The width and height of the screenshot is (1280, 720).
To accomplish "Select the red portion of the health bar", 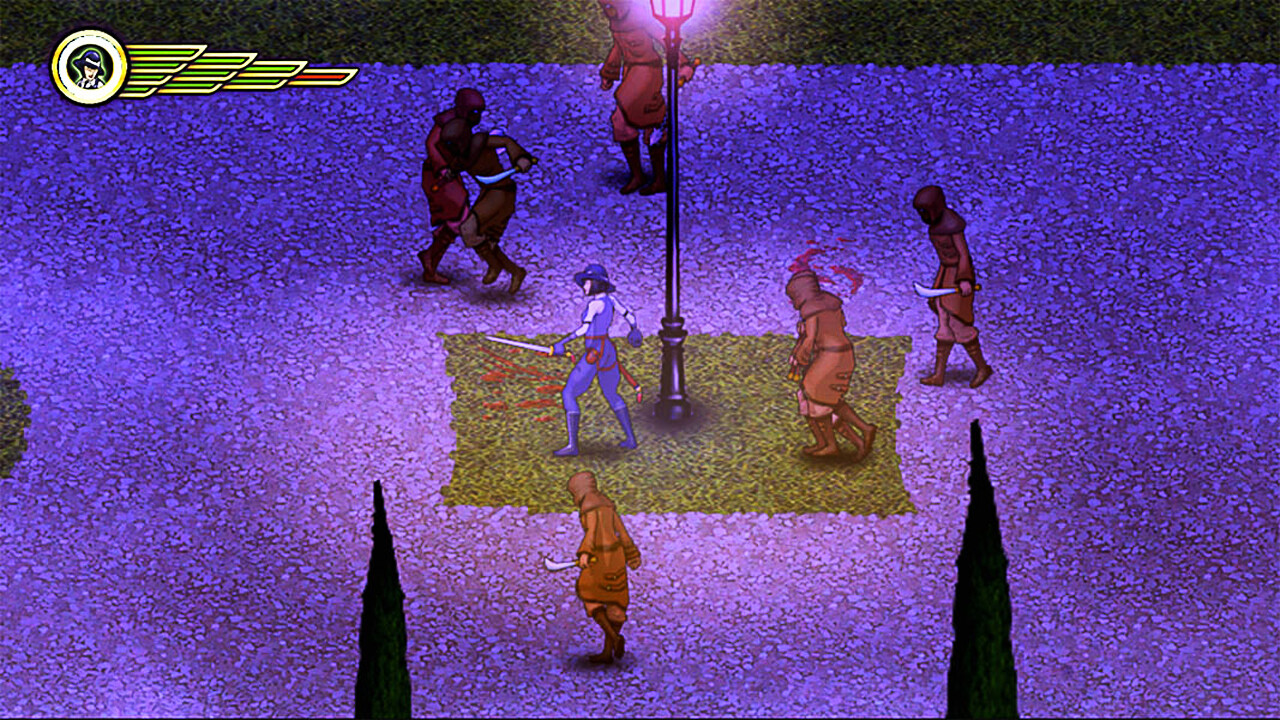I will (x=322, y=76).
